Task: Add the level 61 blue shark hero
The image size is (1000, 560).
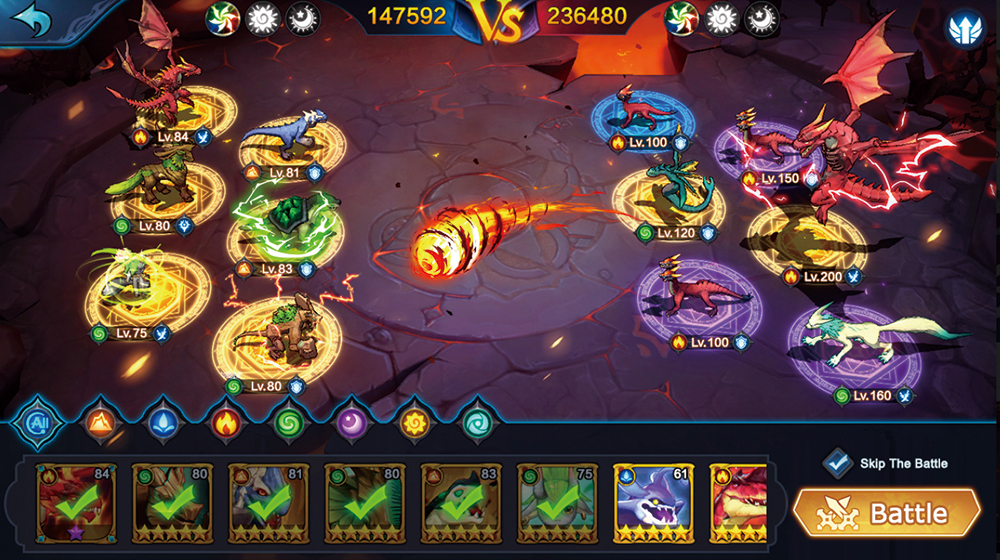Action: [x=652, y=503]
